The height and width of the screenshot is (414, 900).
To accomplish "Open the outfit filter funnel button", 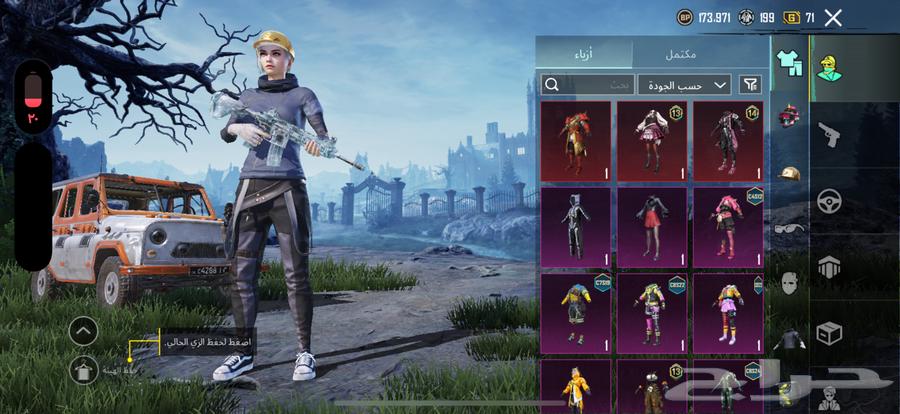I will [750, 84].
